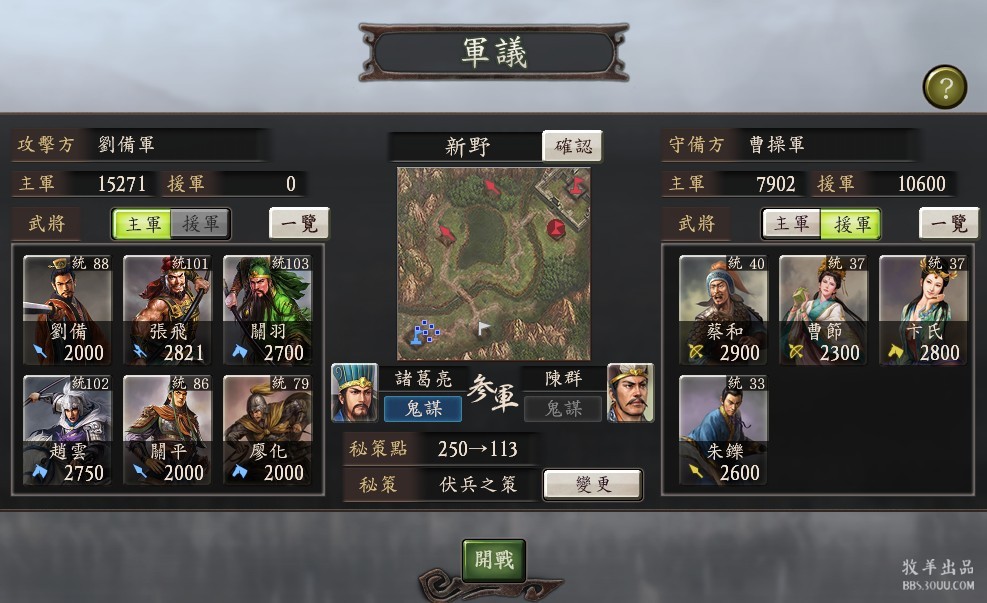Open the help question mark icon
Image resolution: width=987 pixels, height=603 pixels.
944,87
